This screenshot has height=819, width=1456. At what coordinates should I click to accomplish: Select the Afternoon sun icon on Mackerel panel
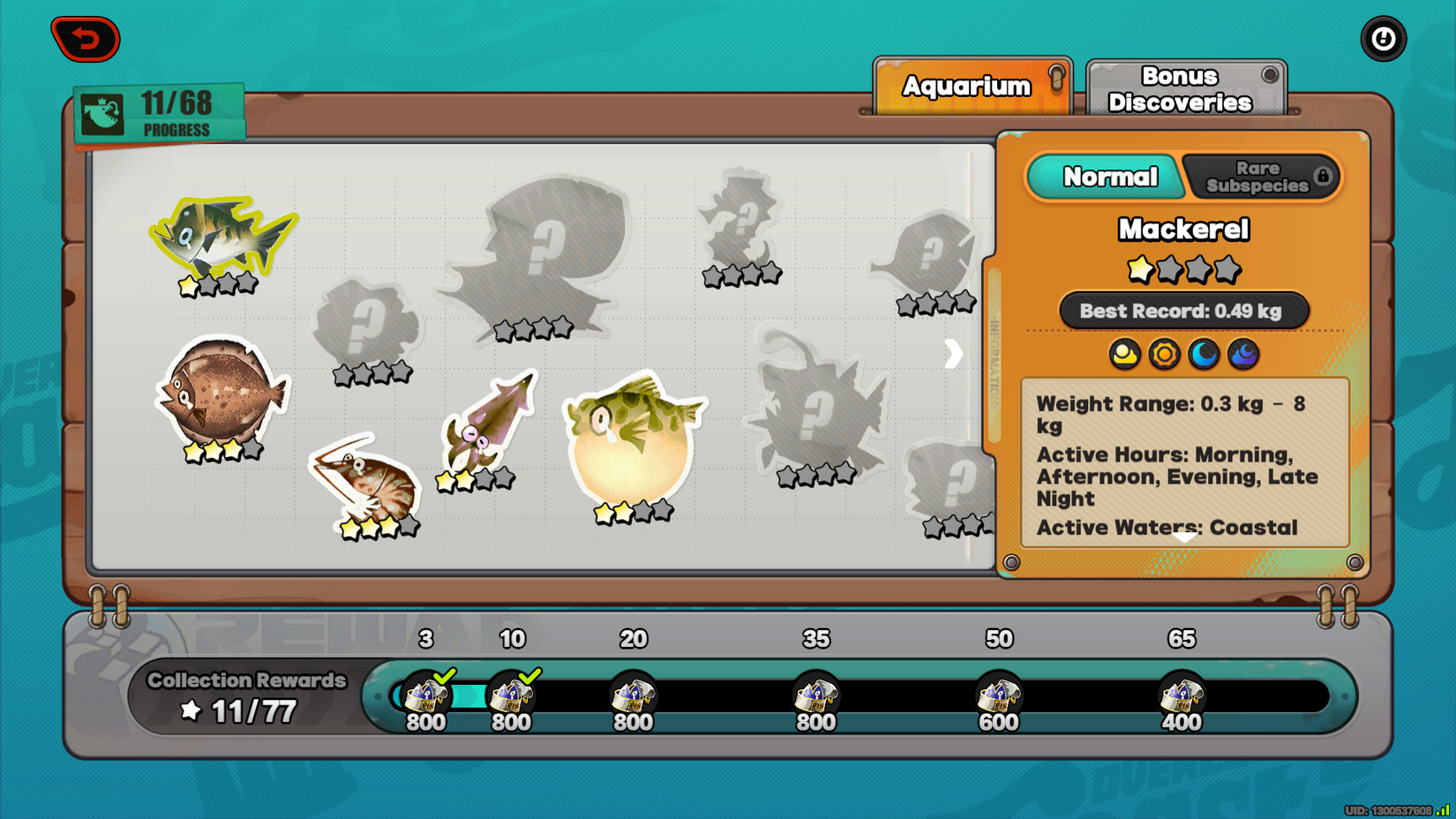tap(1165, 355)
